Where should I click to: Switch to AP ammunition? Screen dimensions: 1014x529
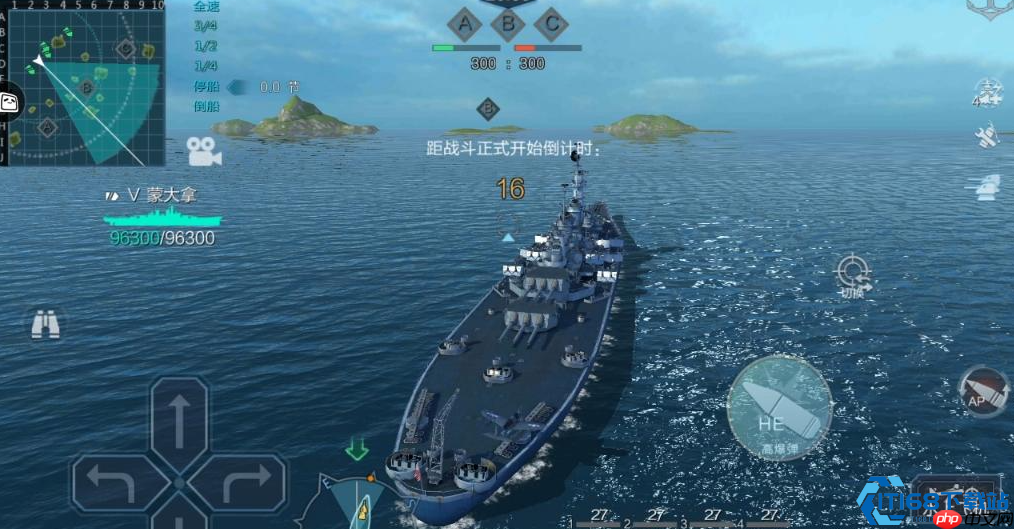coord(981,392)
